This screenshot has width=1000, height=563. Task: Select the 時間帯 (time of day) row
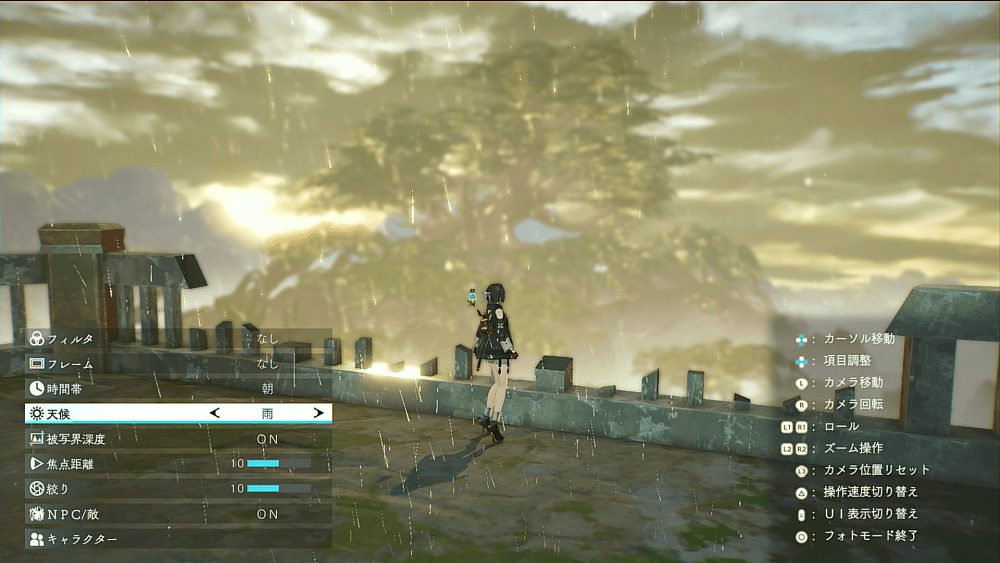tap(178, 388)
